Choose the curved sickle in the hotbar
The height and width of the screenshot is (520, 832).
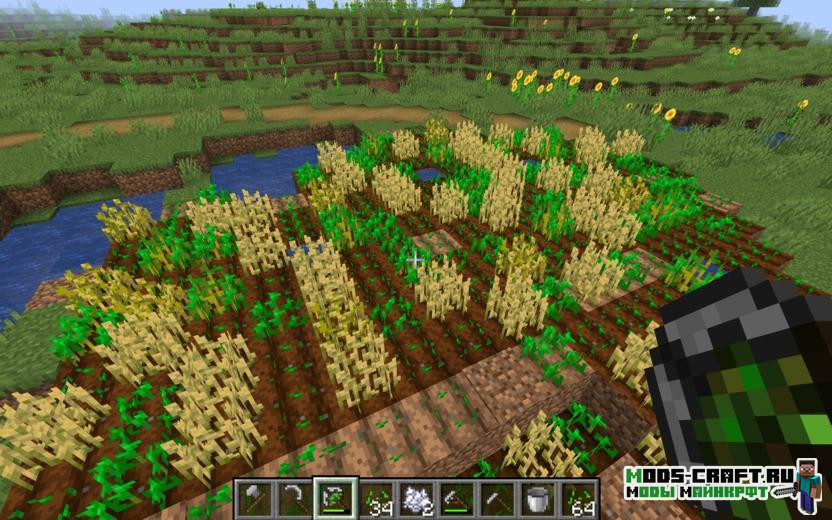293,497
